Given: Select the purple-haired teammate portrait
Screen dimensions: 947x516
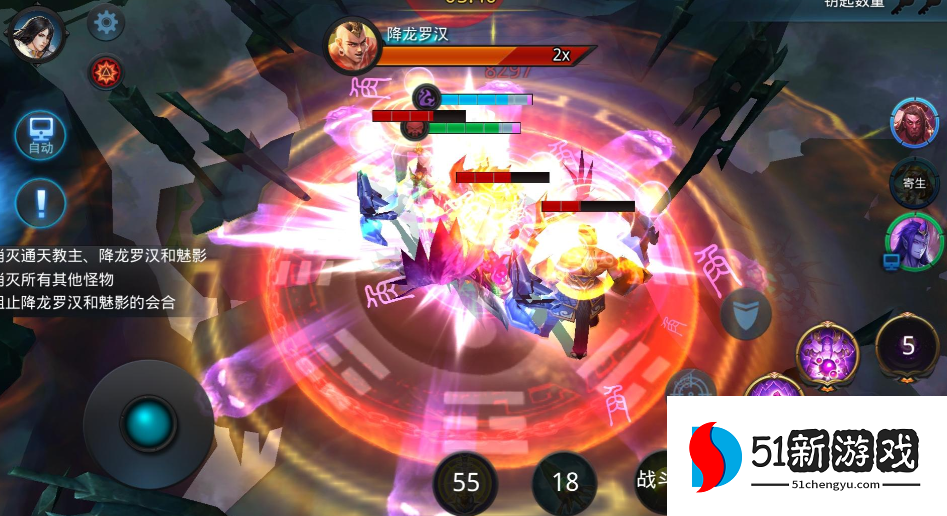Looking at the screenshot, I should coord(913,241).
